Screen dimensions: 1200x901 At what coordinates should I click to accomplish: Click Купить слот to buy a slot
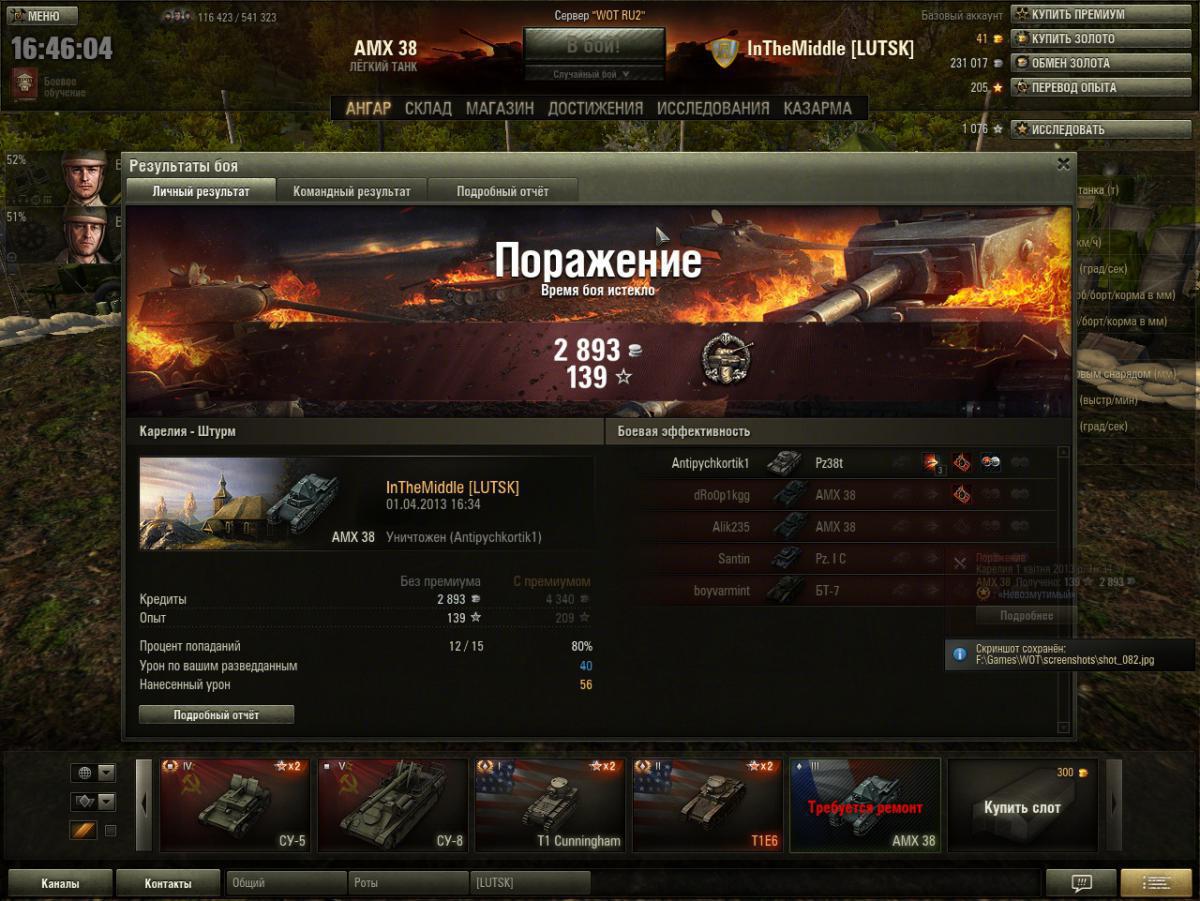(1022, 806)
